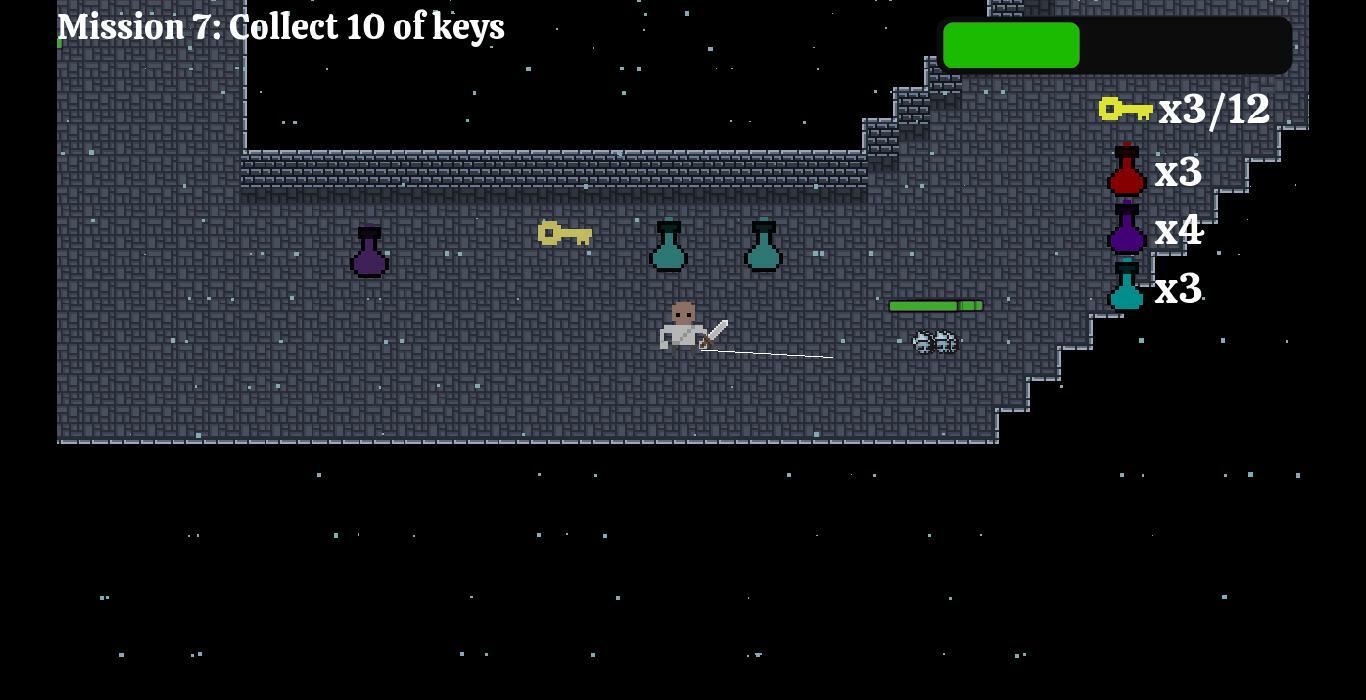Select the red potion inventory icon
1366x700 pixels.
pos(1126,171)
